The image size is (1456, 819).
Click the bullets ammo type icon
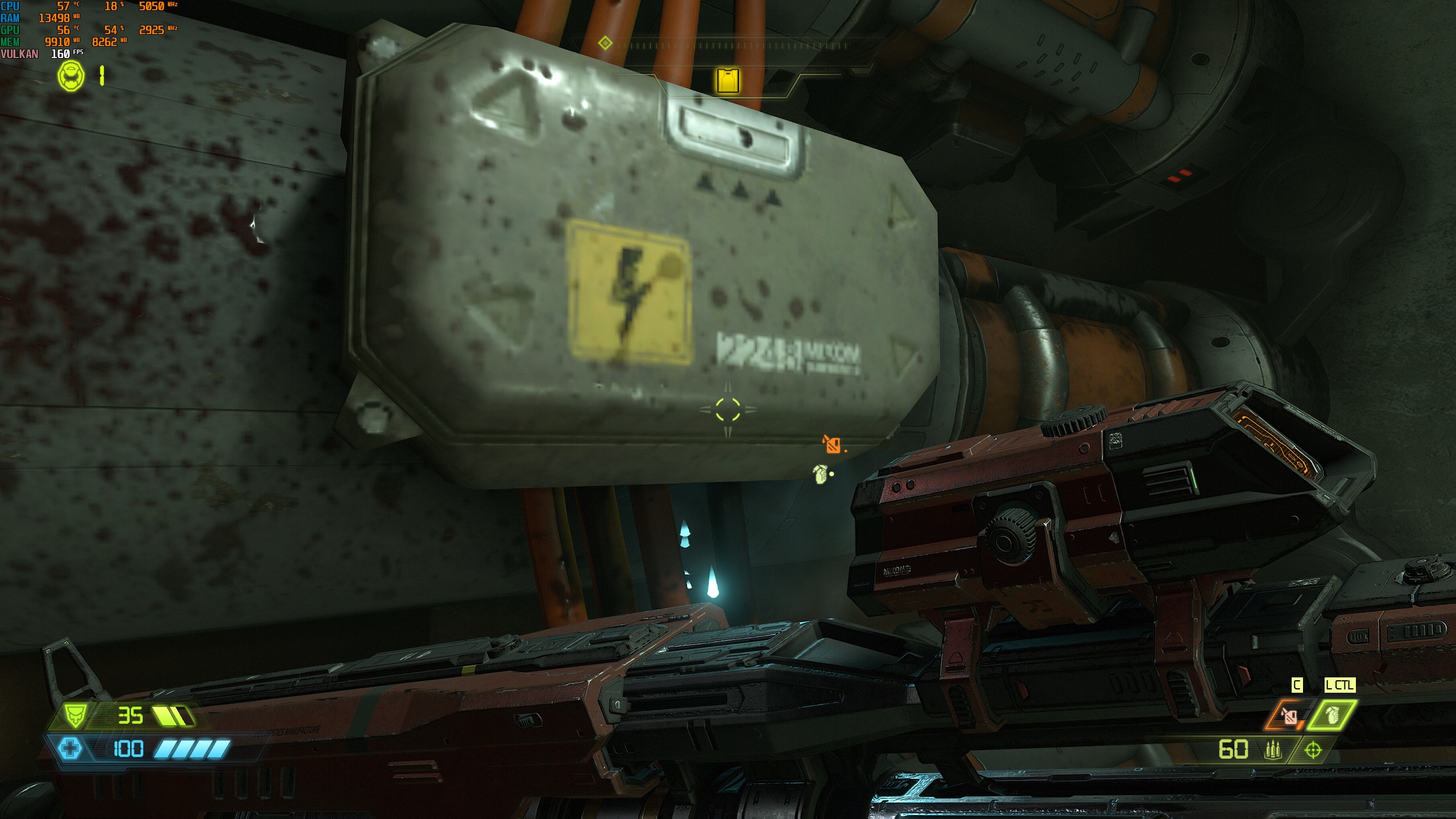tap(1271, 751)
